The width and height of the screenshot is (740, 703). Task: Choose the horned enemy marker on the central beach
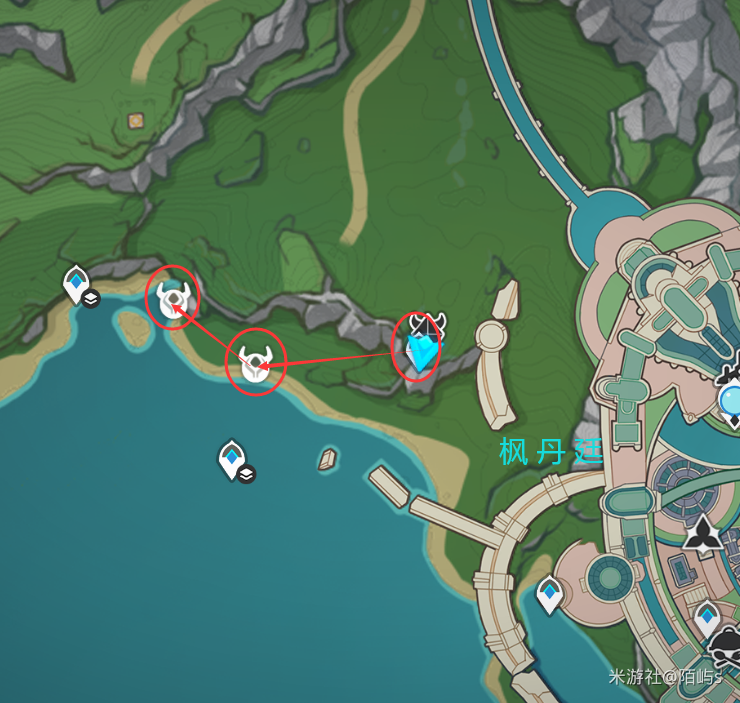click(255, 363)
